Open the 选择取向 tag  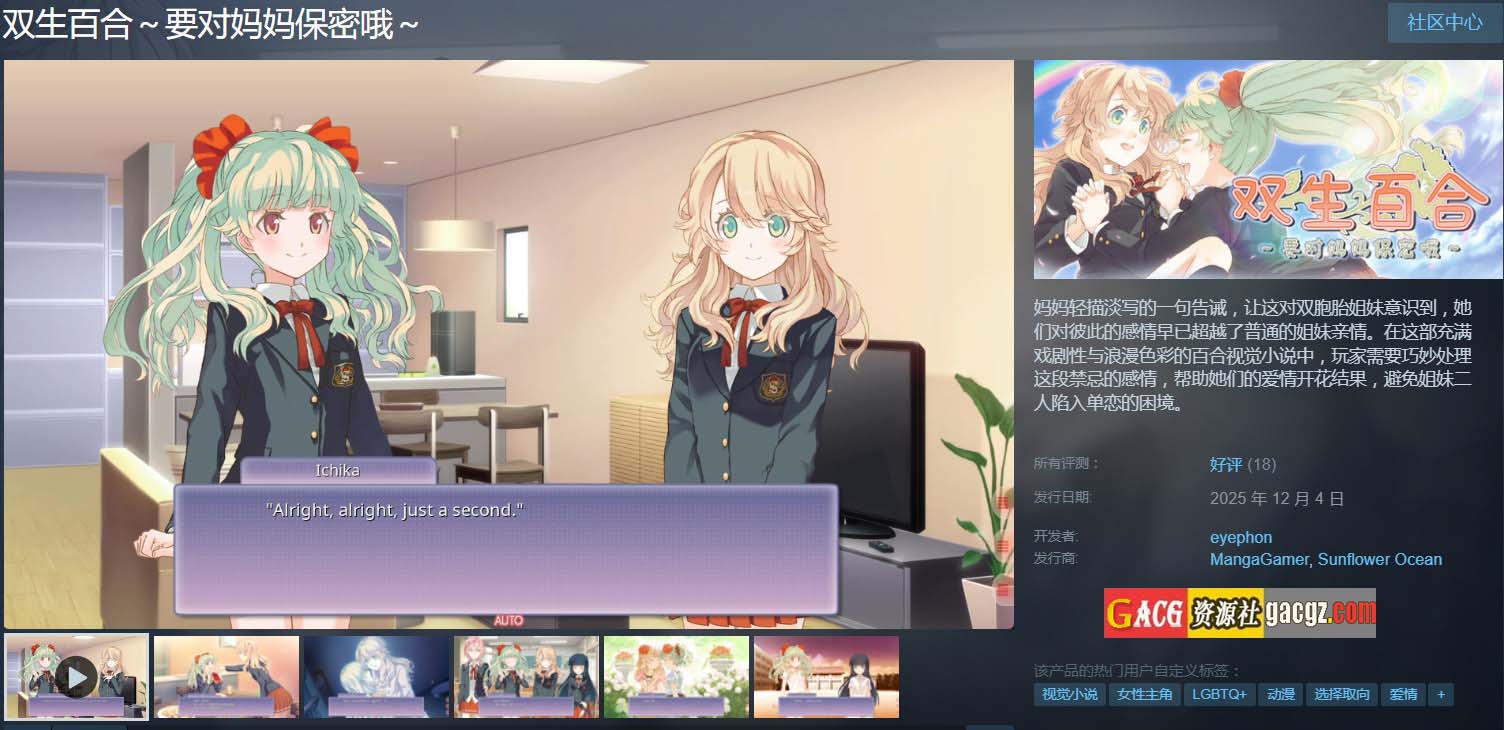(x=1342, y=694)
